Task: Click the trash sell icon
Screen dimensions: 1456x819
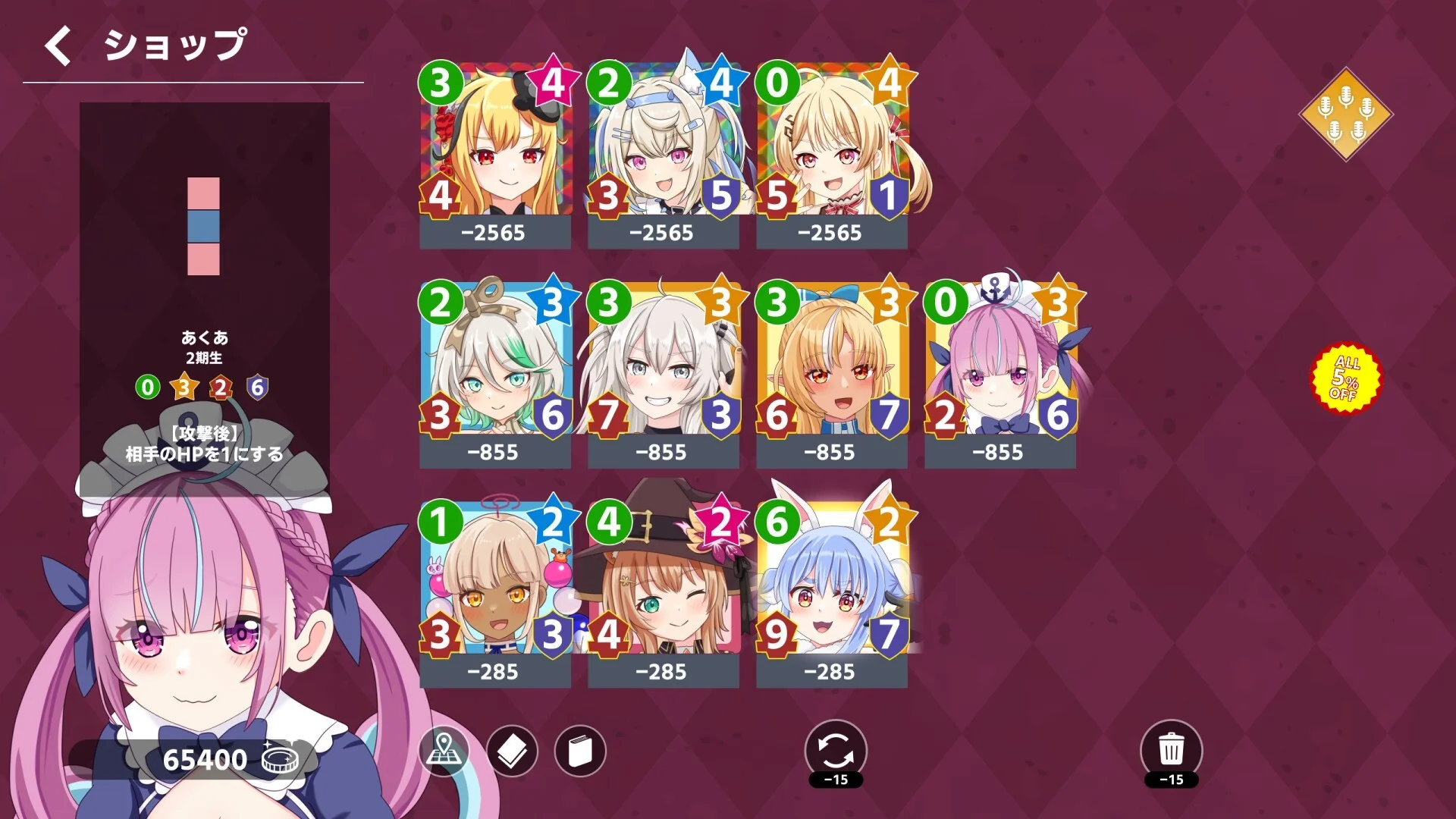Action: [x=1172, y=747]
